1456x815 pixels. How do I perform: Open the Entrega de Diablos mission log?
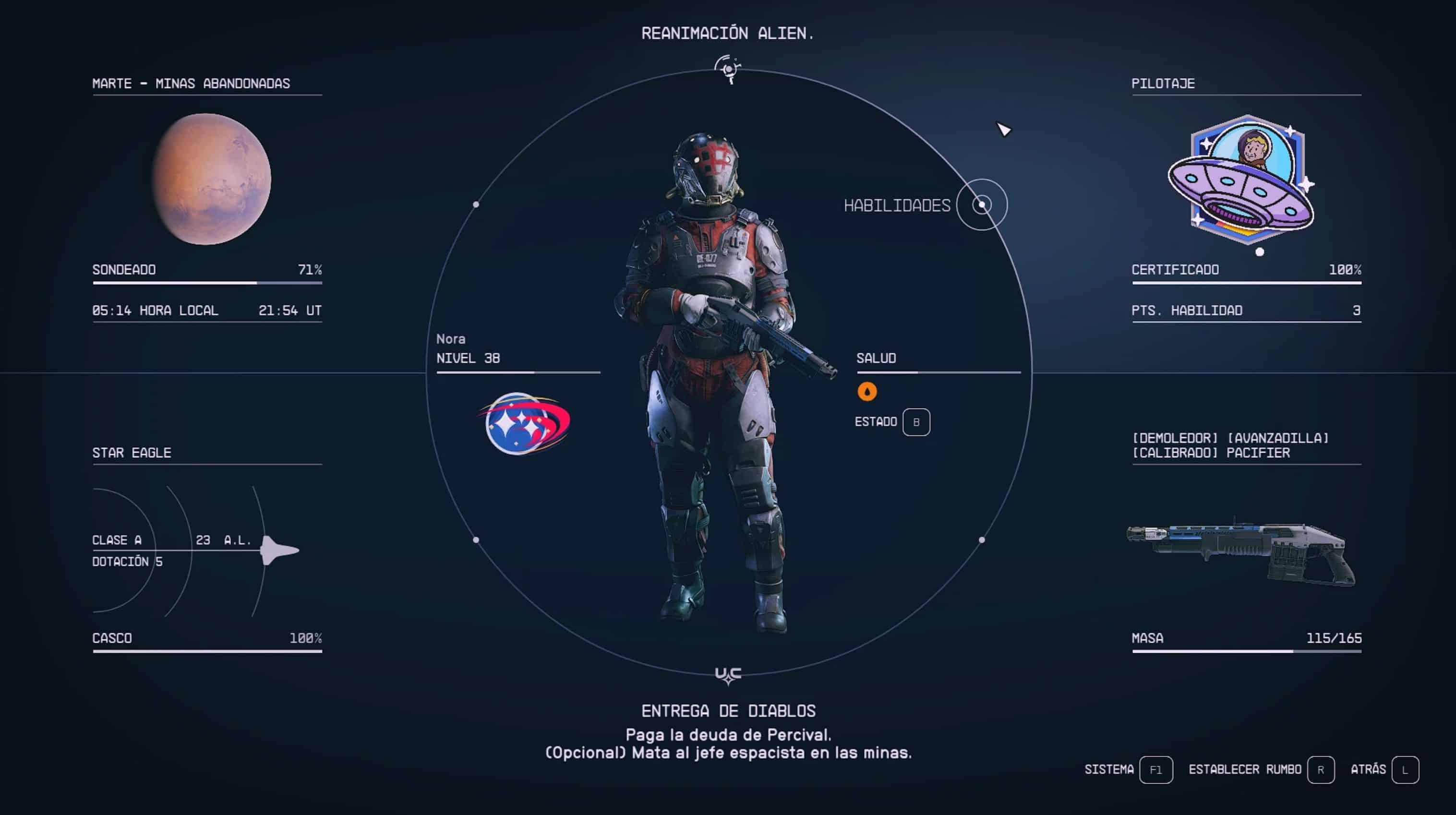point(728,710)
